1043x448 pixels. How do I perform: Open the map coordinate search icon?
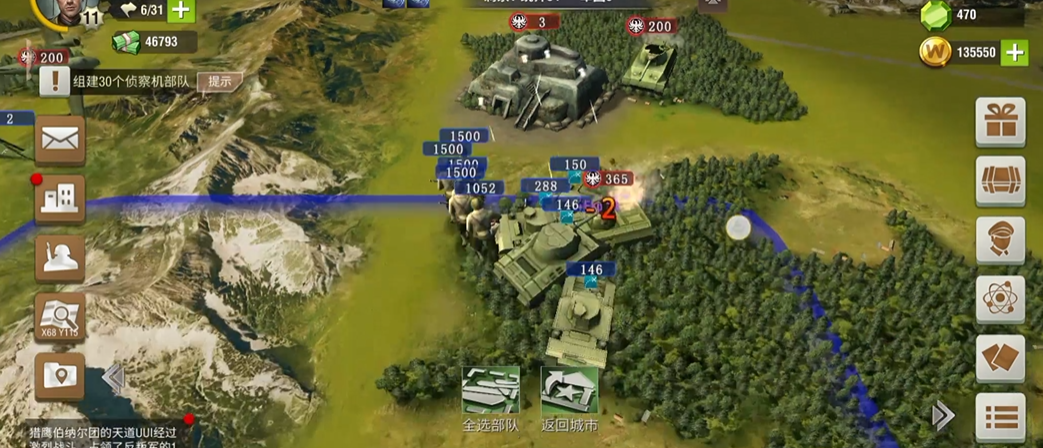(x=60, y=317)
